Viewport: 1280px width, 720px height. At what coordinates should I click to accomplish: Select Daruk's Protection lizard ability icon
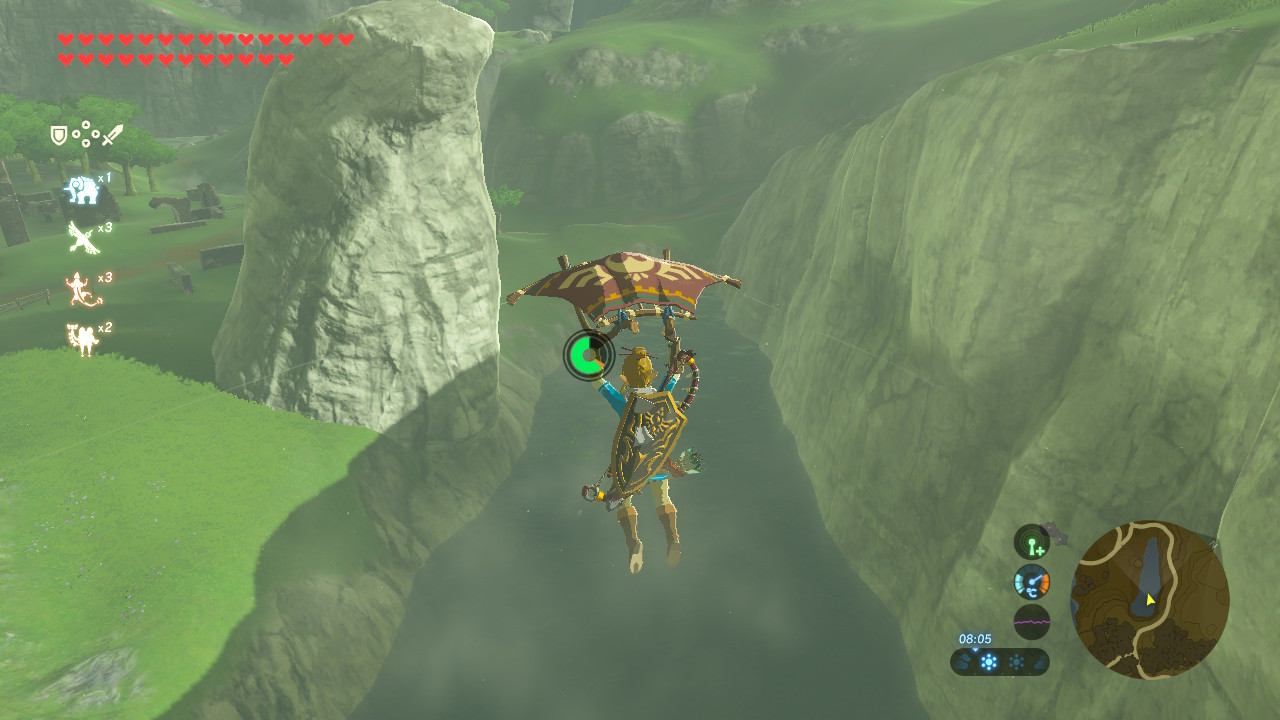coord(79,288)
